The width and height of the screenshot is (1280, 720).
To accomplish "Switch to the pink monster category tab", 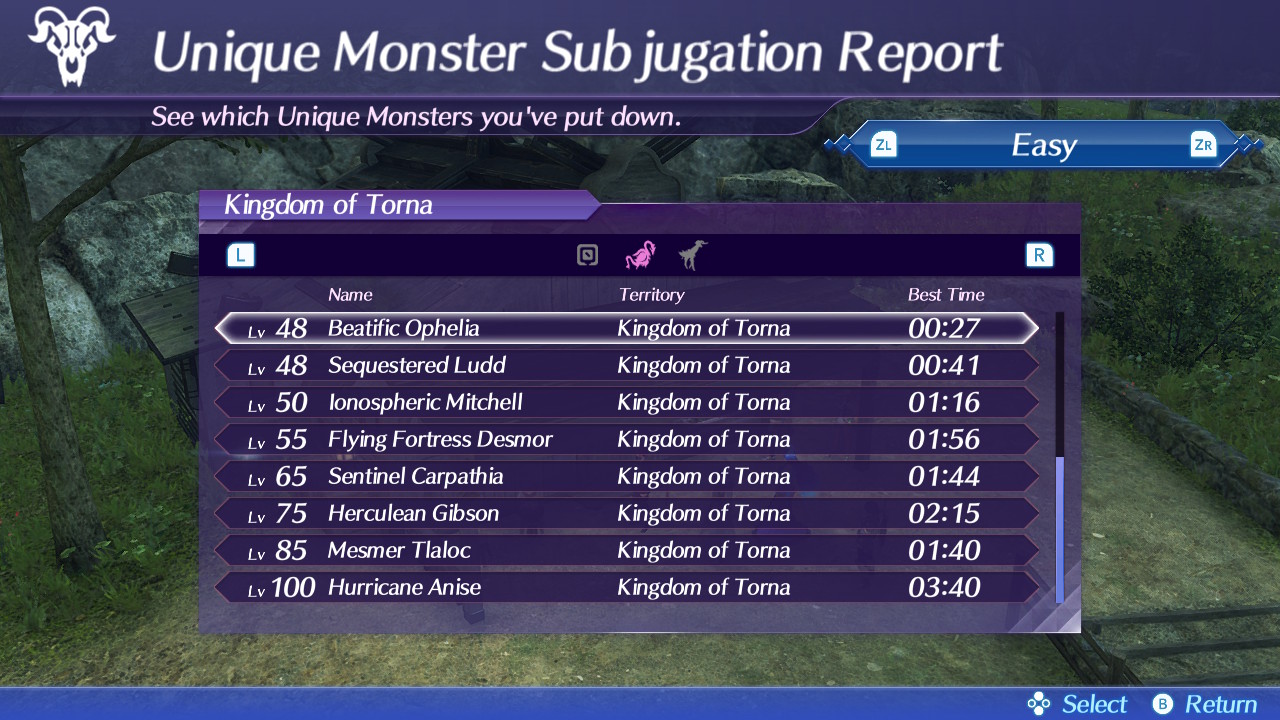I will (x=640, y=256).
